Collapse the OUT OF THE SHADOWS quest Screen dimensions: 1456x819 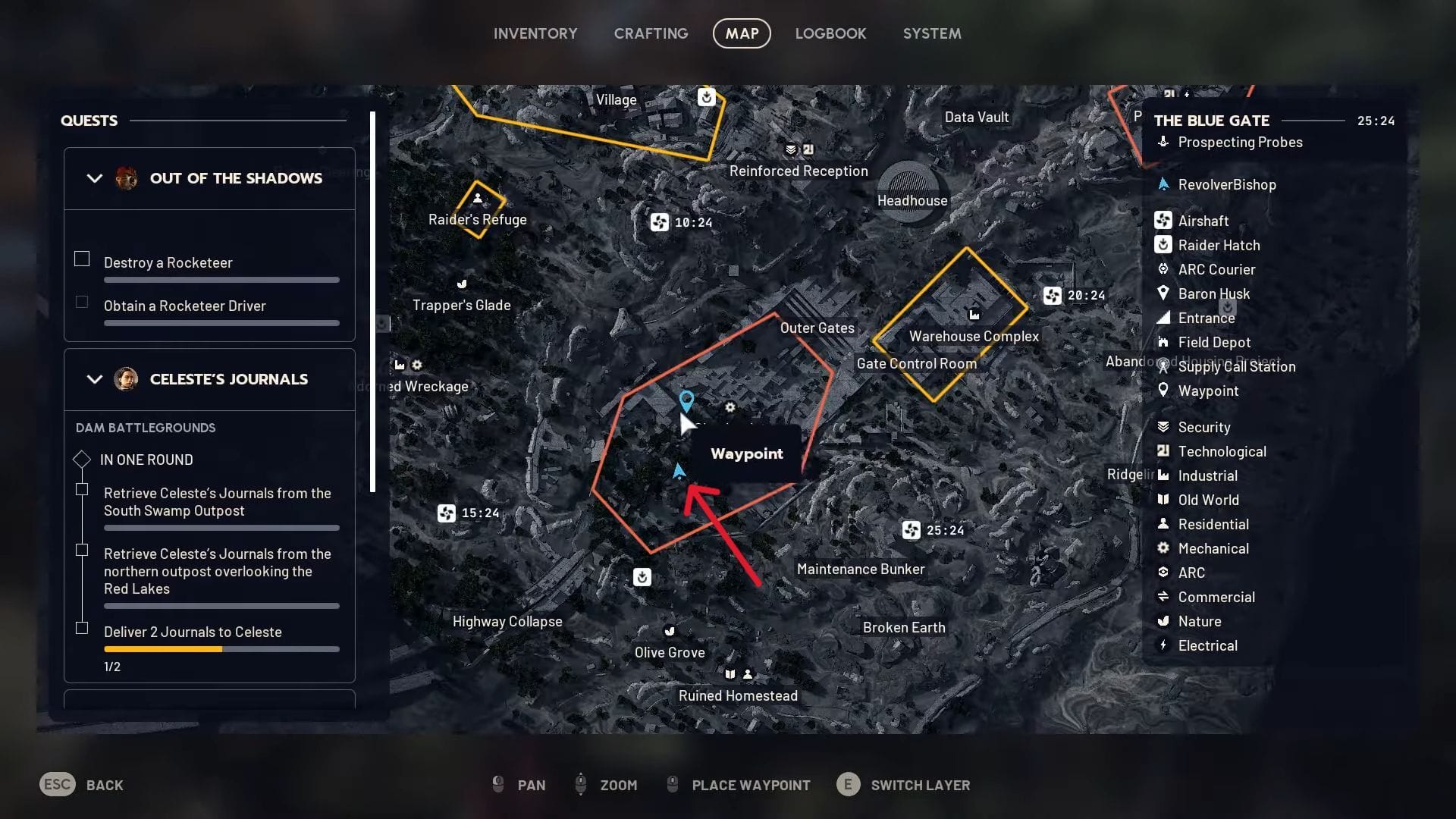coord(94,178)
